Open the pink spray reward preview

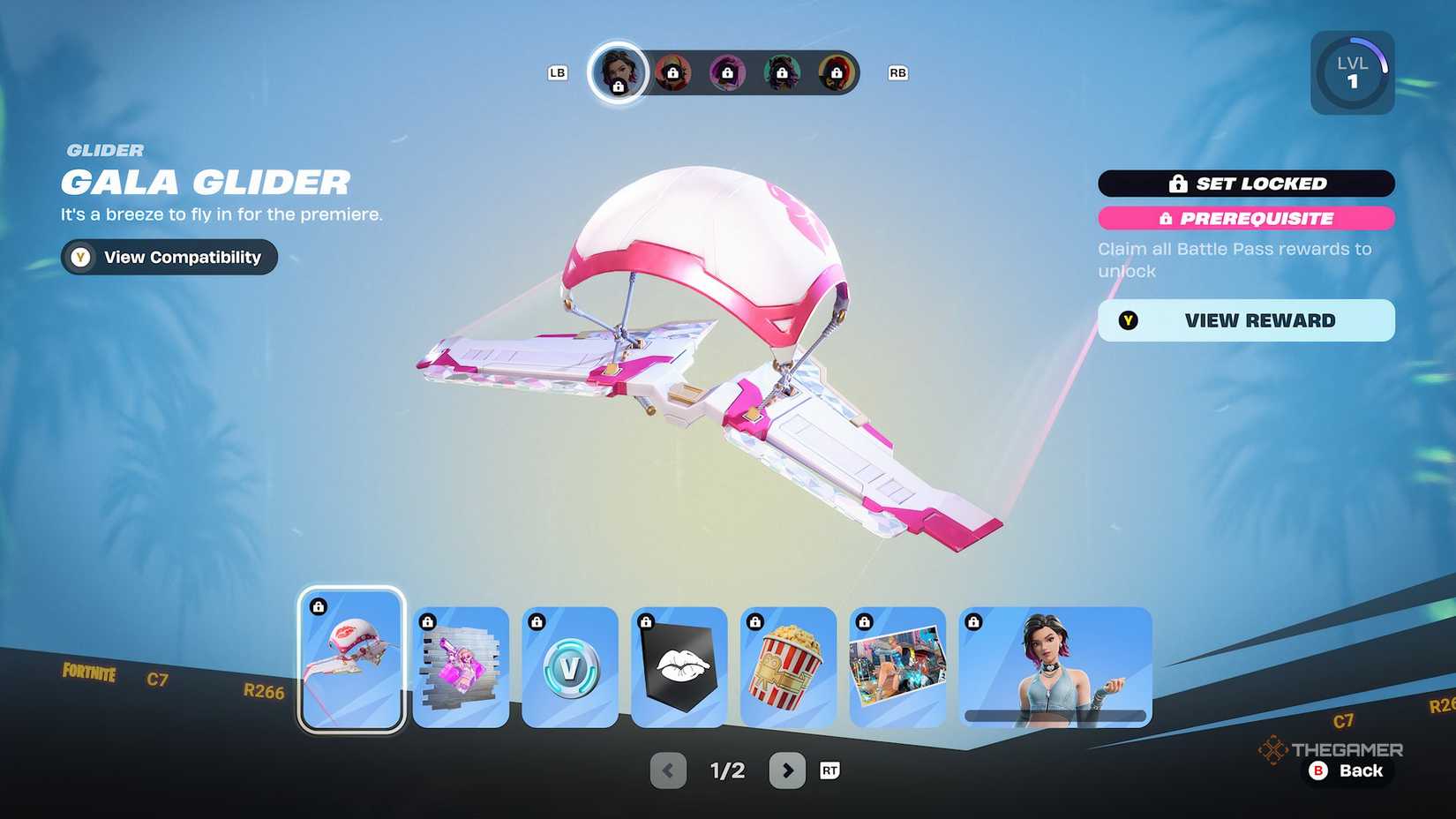click(x=461, y=666)
